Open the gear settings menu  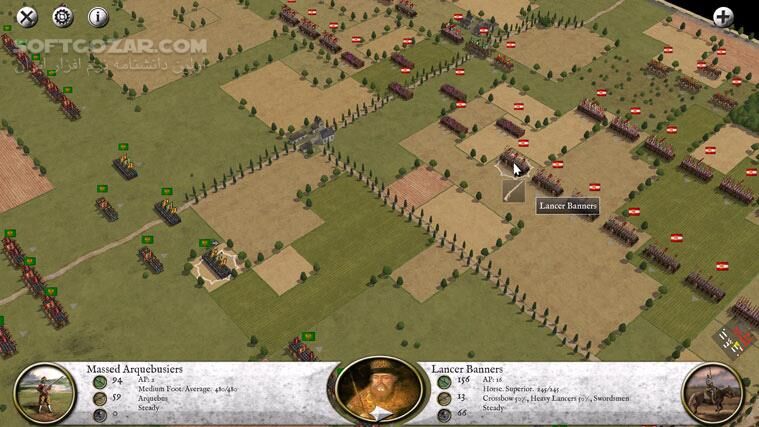point(63,16)
